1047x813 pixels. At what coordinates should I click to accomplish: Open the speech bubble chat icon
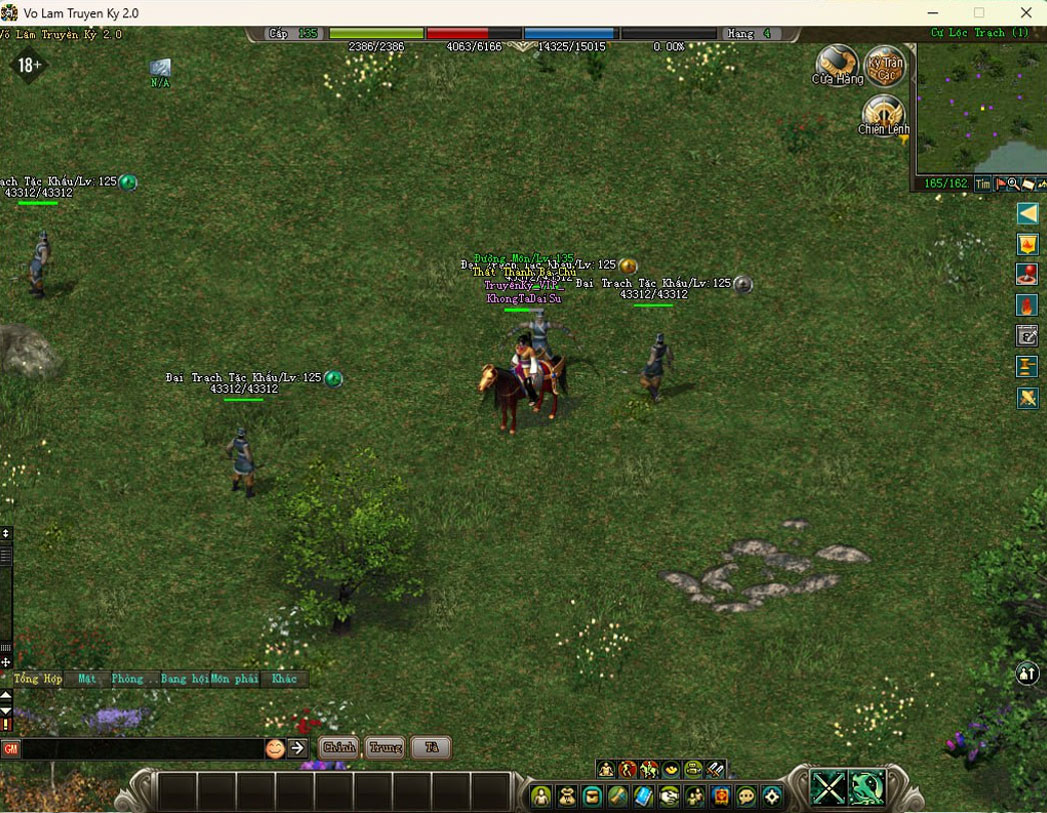tap(746, 796)
